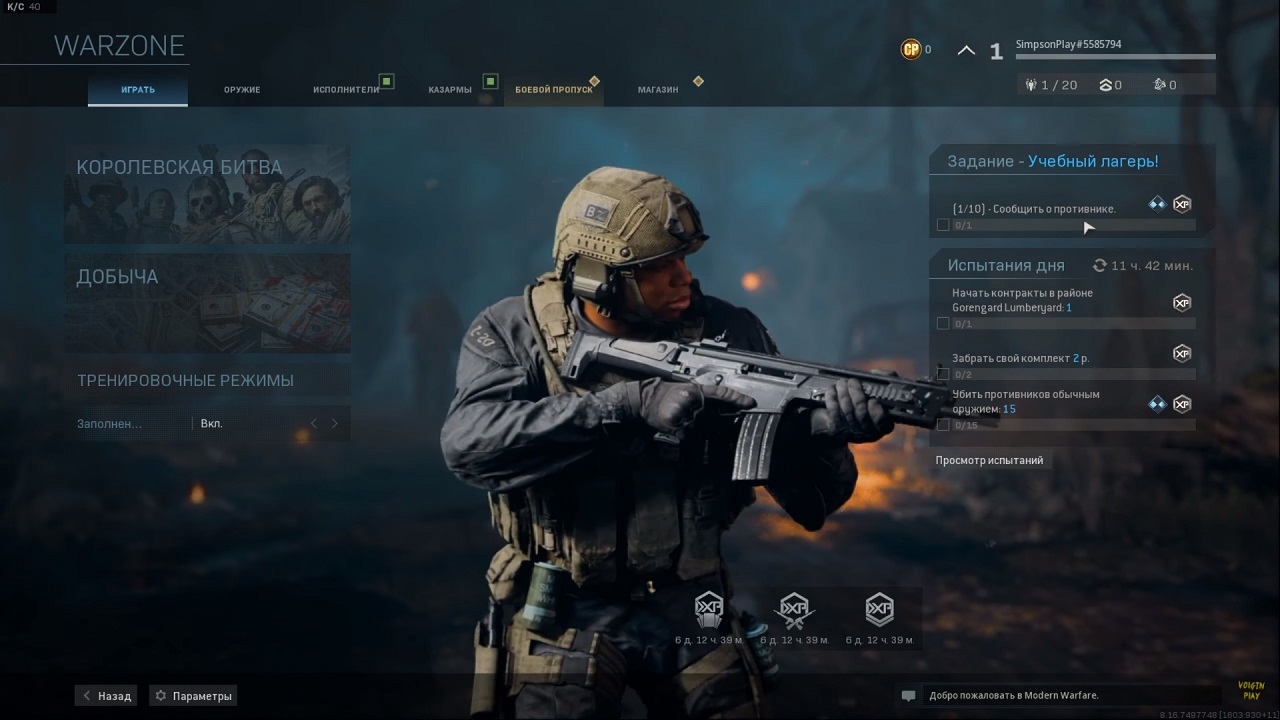Screen dimensions: 1280x720
Task: Click the COD Points balance icon
Action: 911,49
